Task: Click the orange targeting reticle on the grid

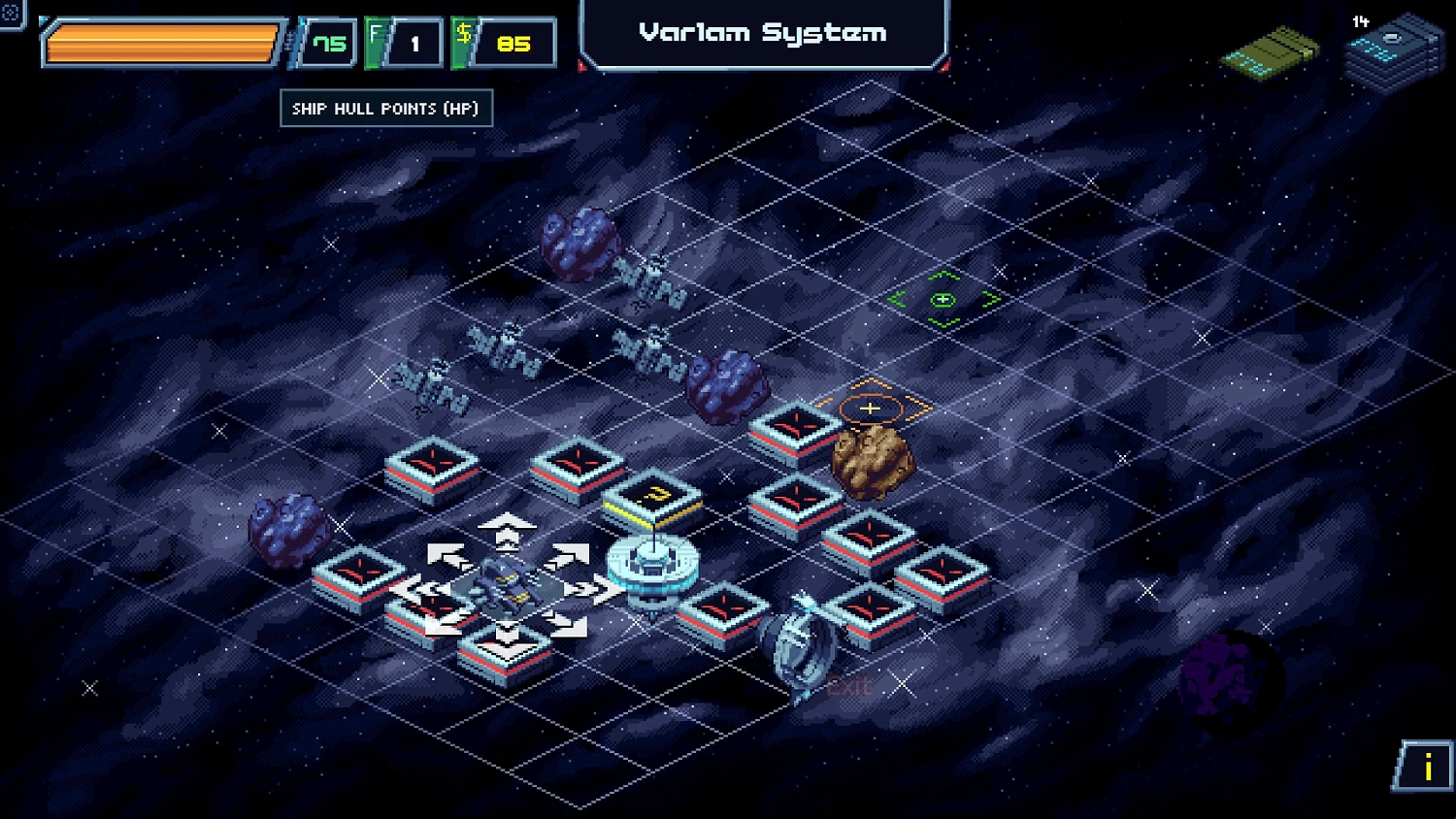Action: click(x=871, y=409)
